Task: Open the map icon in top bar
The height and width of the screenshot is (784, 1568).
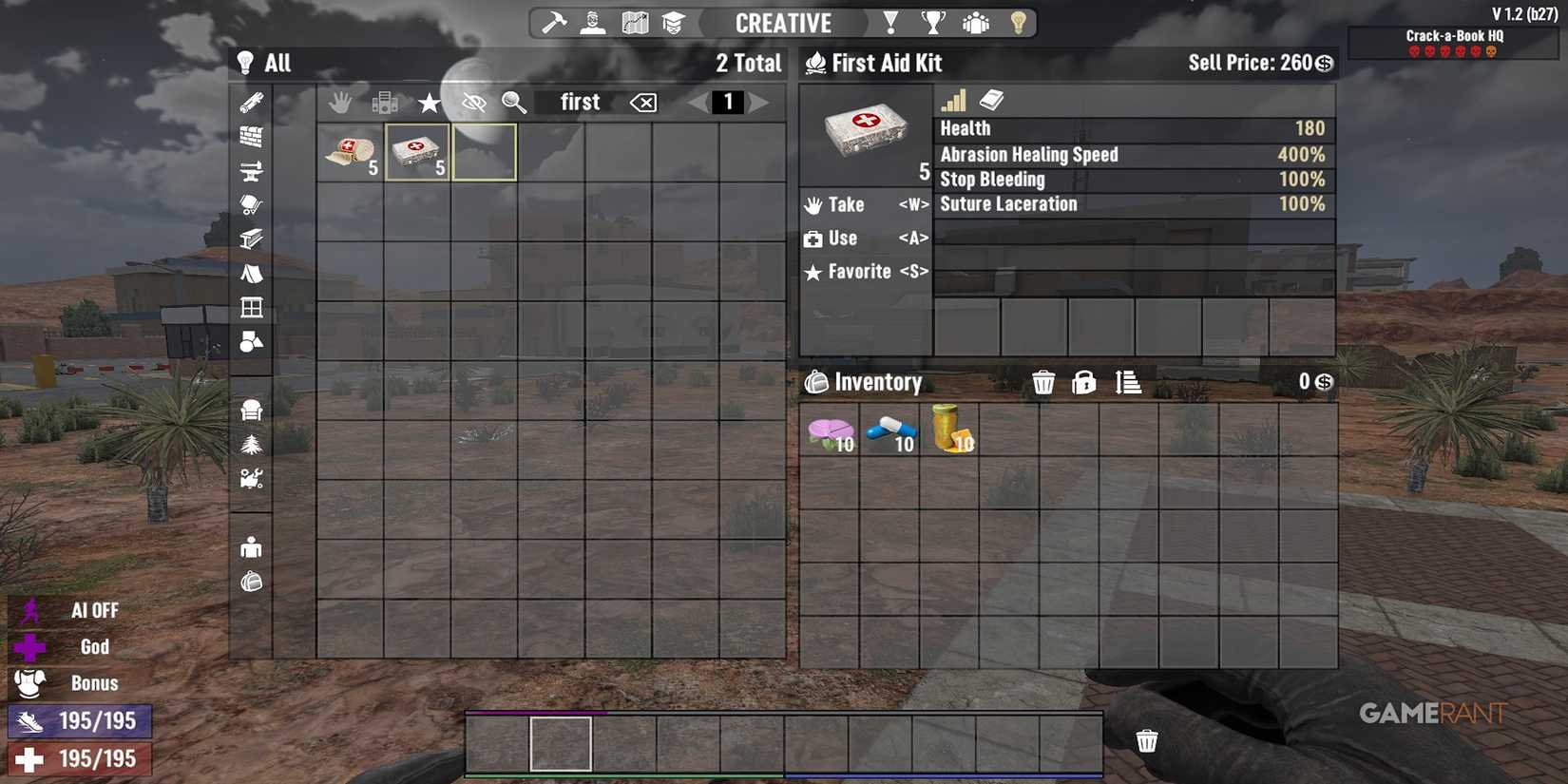Action: pos(634,22)
